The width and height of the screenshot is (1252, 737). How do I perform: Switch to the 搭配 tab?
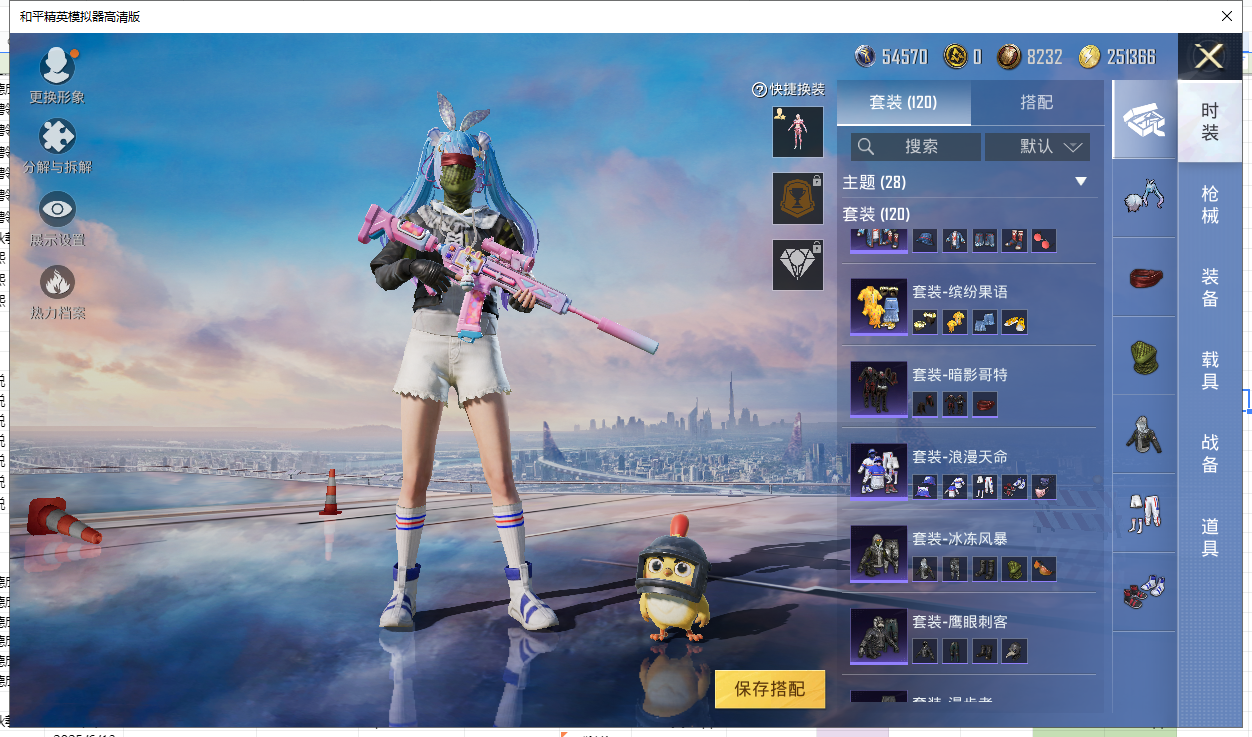pyautogui.click(x=1036, y=102)
